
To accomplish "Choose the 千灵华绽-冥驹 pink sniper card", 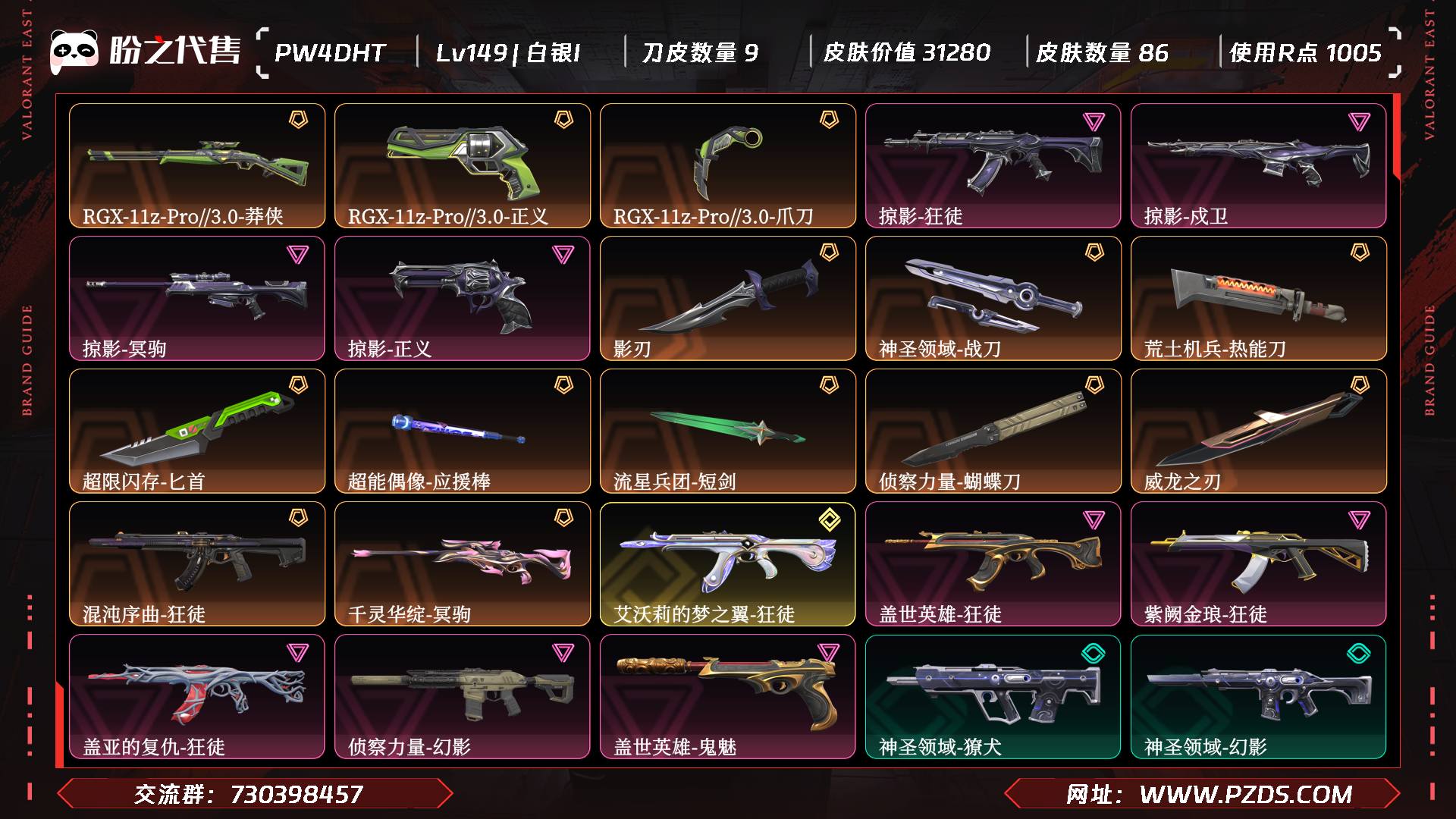I will 463,563.
